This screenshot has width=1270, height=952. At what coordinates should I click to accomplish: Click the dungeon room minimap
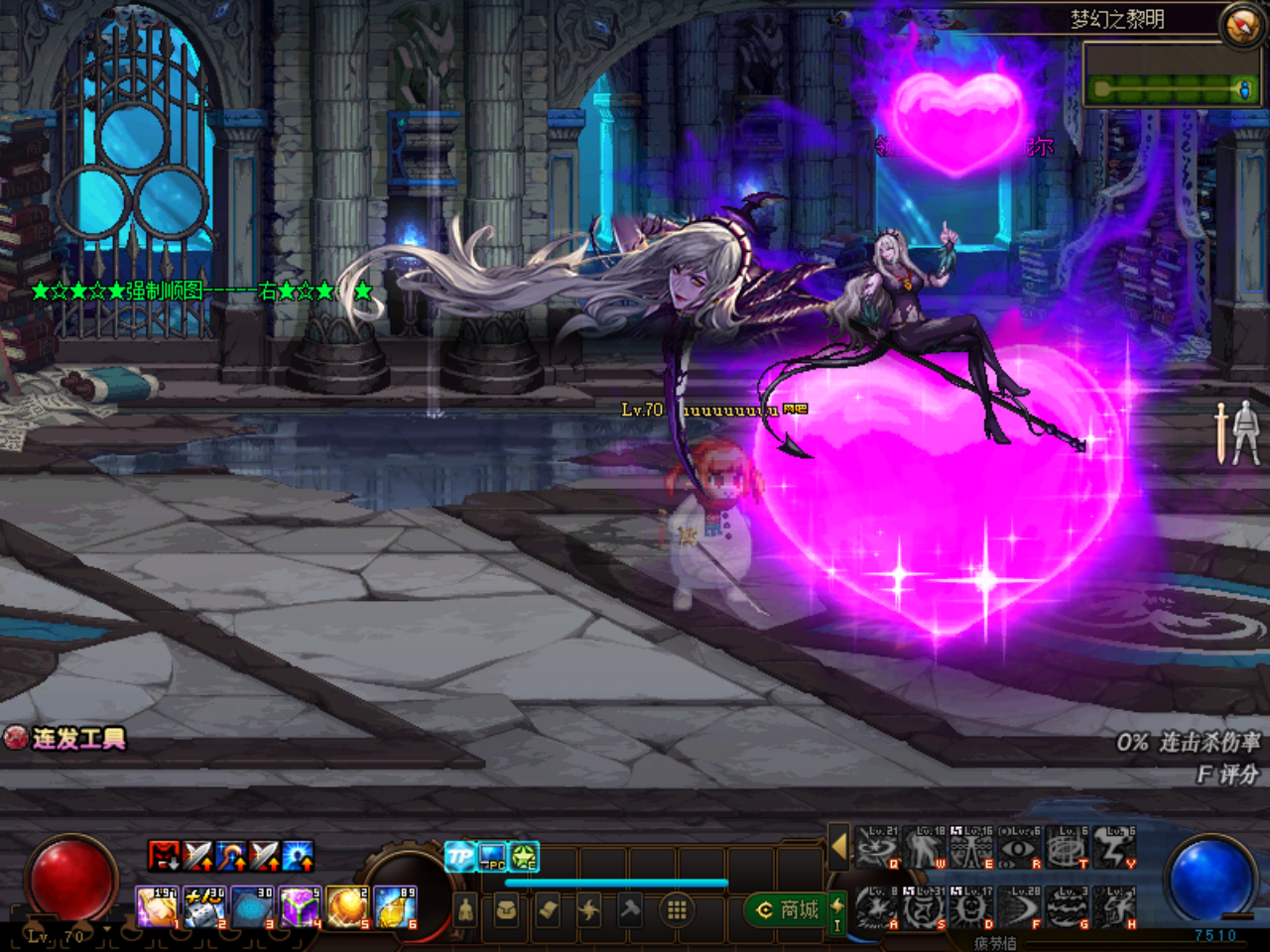pos(1171,74)
